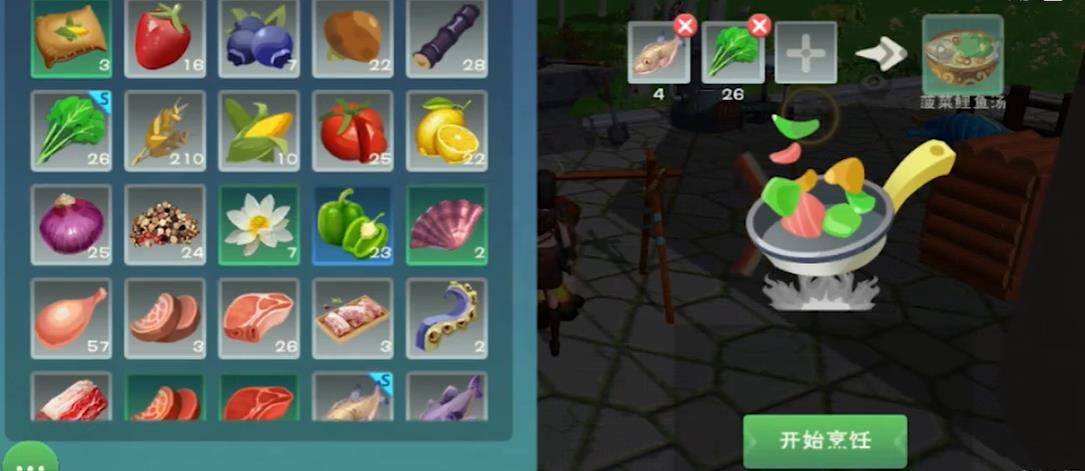Viewport: 1085px width, 471px height.
Task: View the spinach fish soup result
Action: [962, 52]
